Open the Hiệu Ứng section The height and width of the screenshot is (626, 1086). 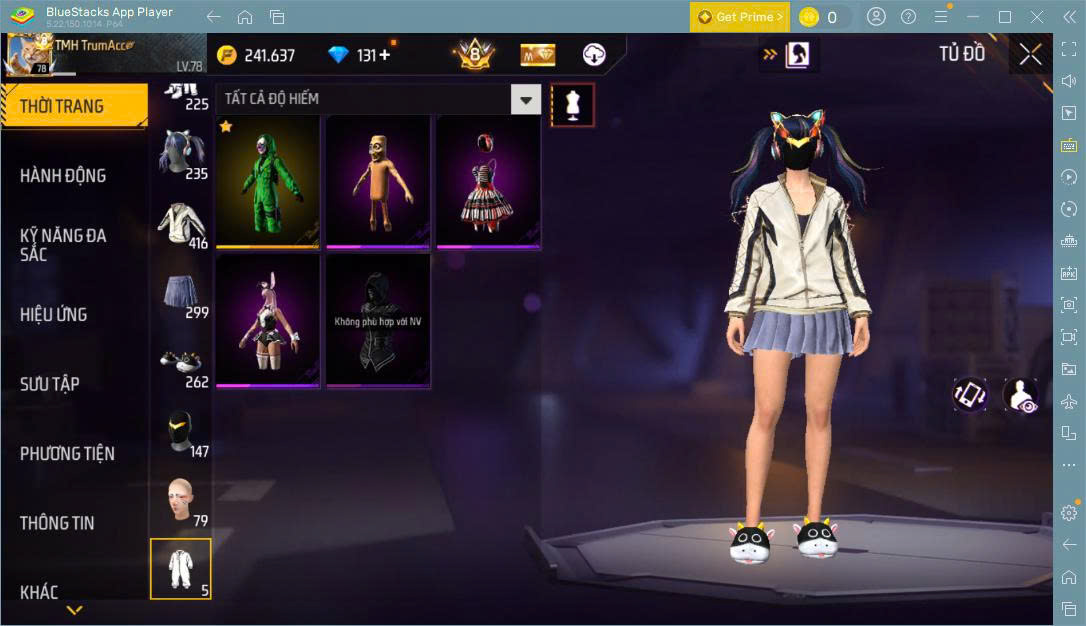tap(54, 315)
